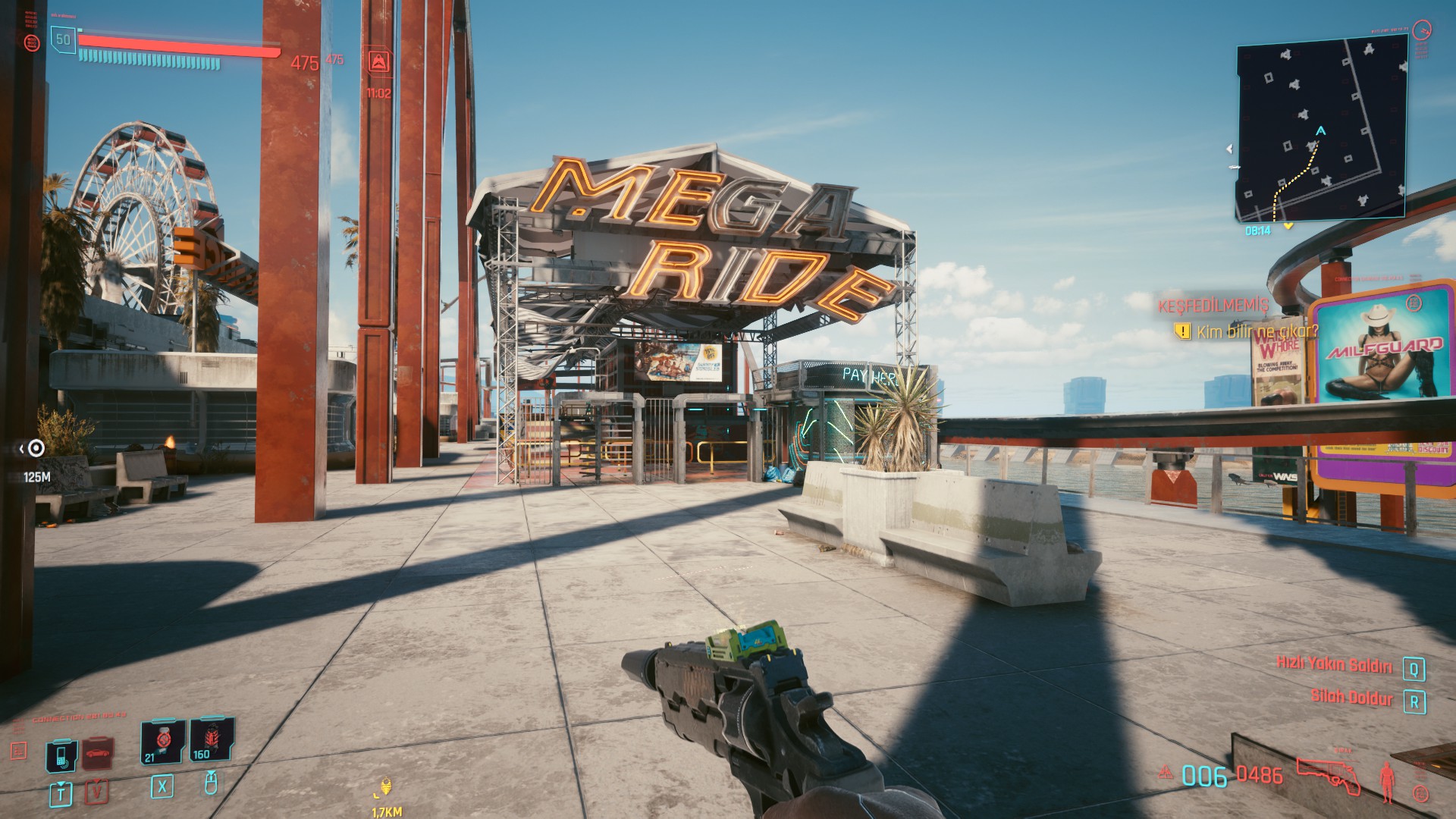Viewport: 1456px width, 819px height.
Task: Click the ammo type triangle icon
Action: pos(1166,774)
